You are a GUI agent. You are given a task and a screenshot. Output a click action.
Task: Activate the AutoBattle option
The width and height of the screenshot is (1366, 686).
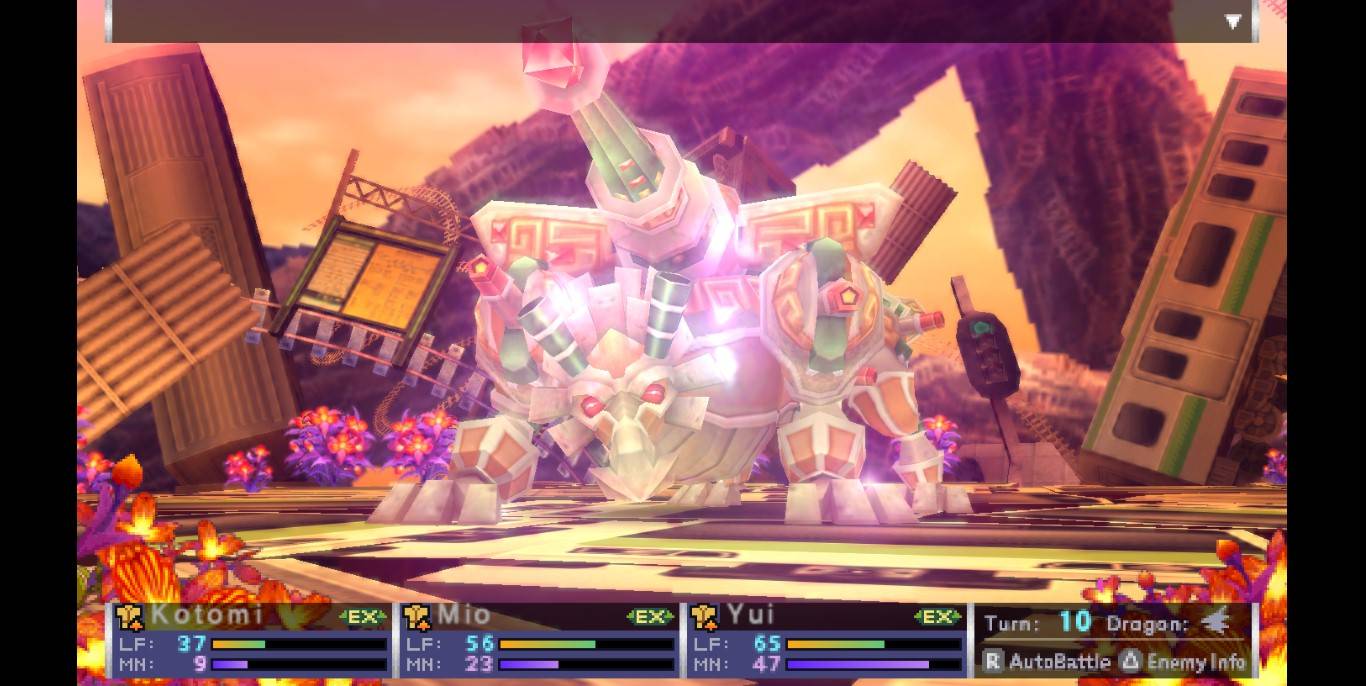pos(1047,661)
